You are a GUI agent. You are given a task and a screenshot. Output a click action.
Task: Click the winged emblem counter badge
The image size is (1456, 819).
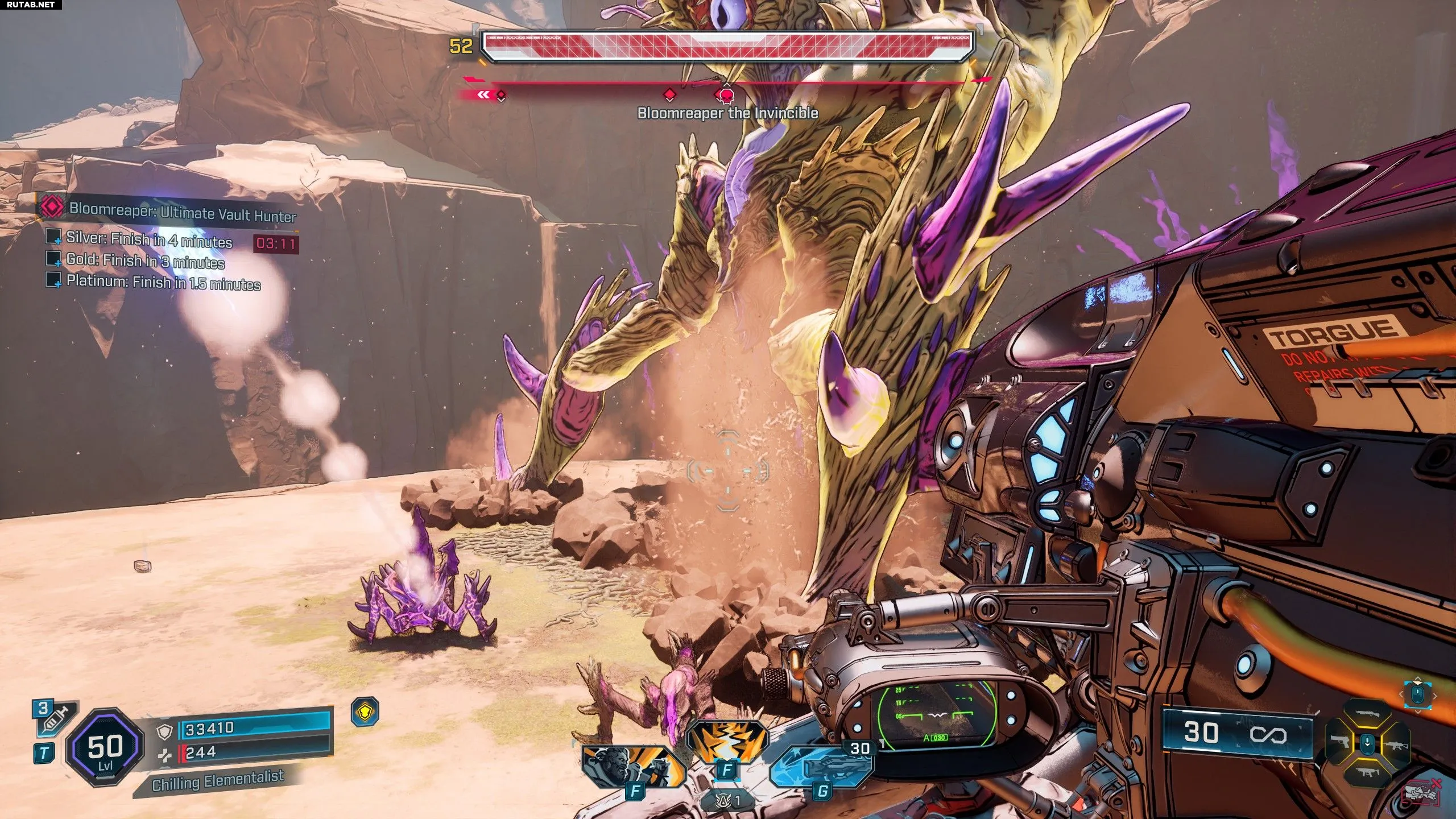[729, 801]
